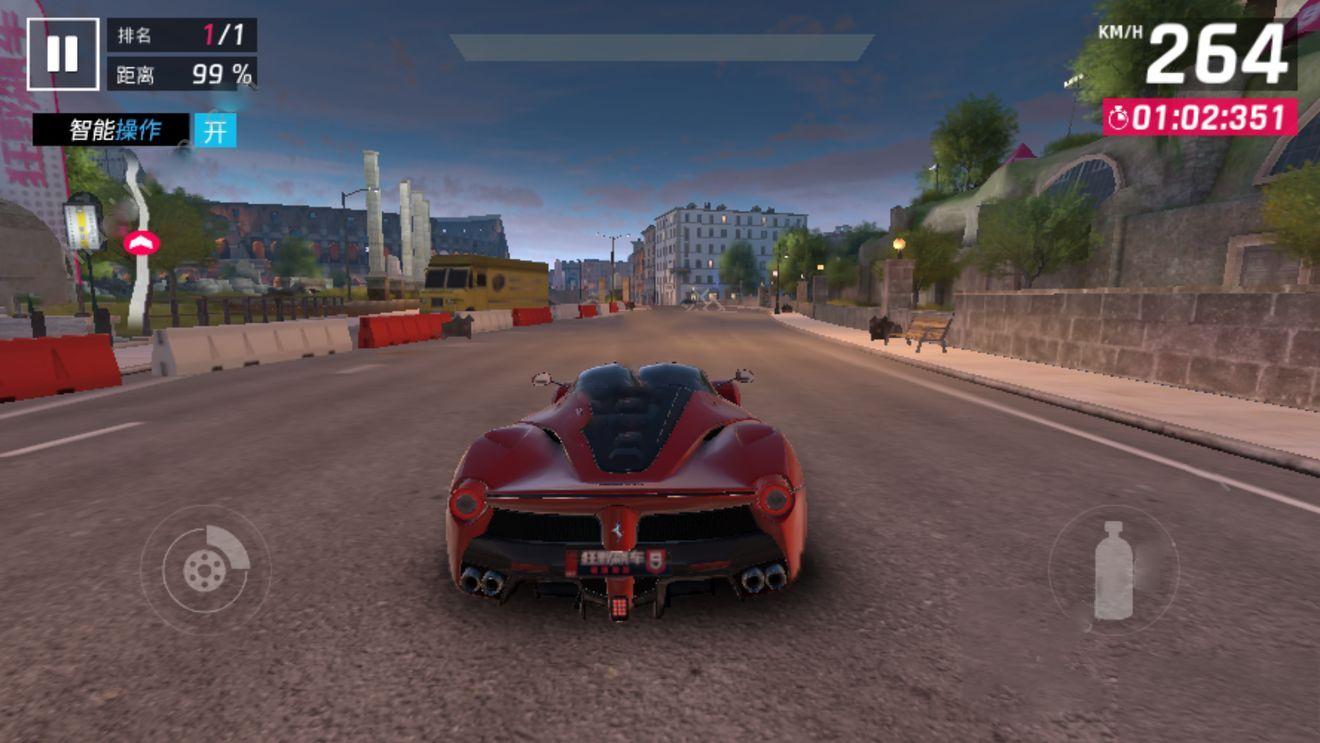The image size is (1320, 743).
Task: Tap the brake disc drift button
Action: pos(205,569)
